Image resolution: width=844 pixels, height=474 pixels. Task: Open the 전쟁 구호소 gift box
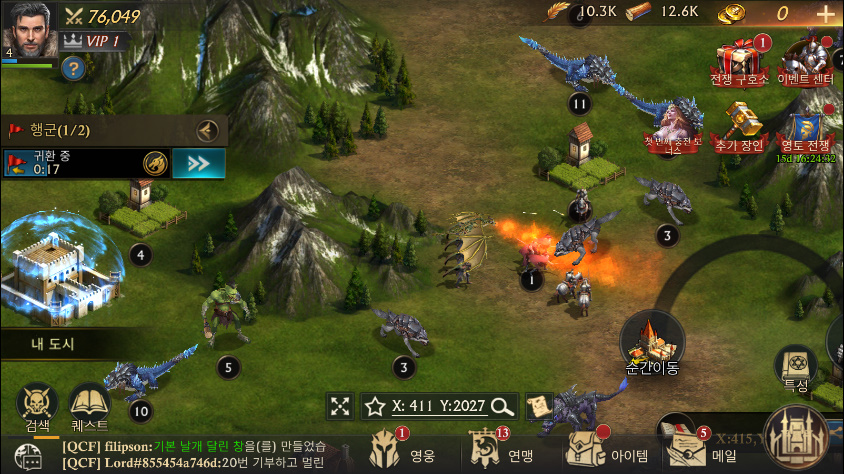coord(740,60)
